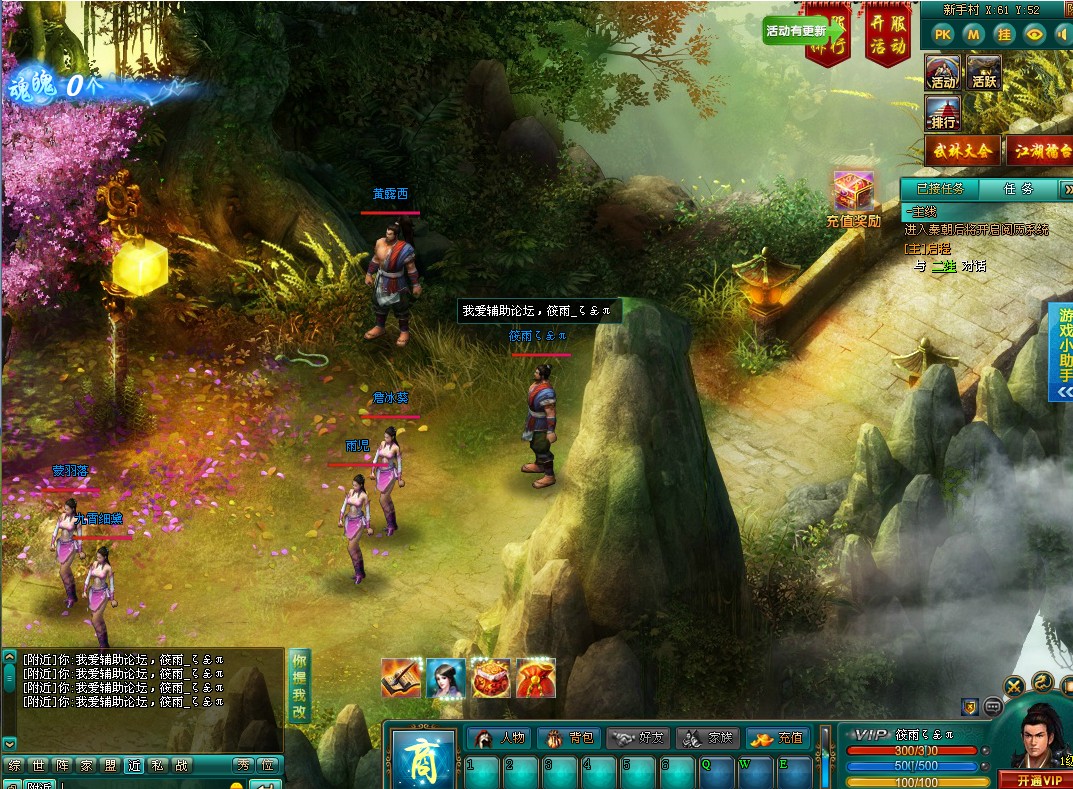Click the 开通VIP button
The width and height of the screenshot is (1073, 789).
coord(1035,780)
